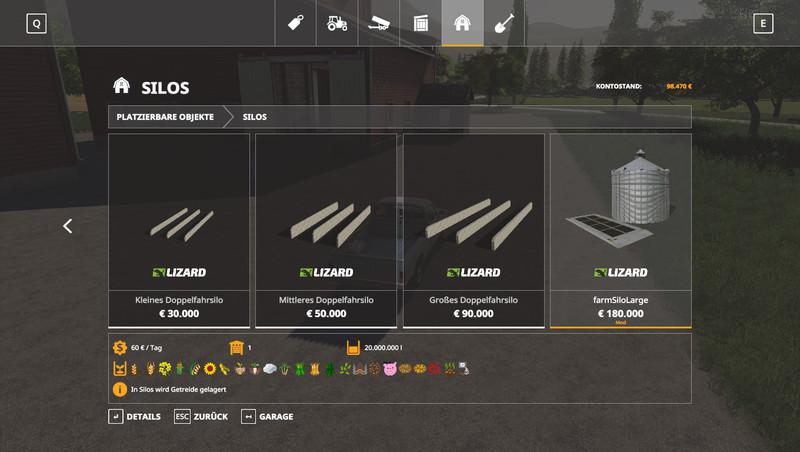The width and height of the screenshot is (800, 452).
Task: Switch to the tractor vehicles tab
Action: (338, 22)
